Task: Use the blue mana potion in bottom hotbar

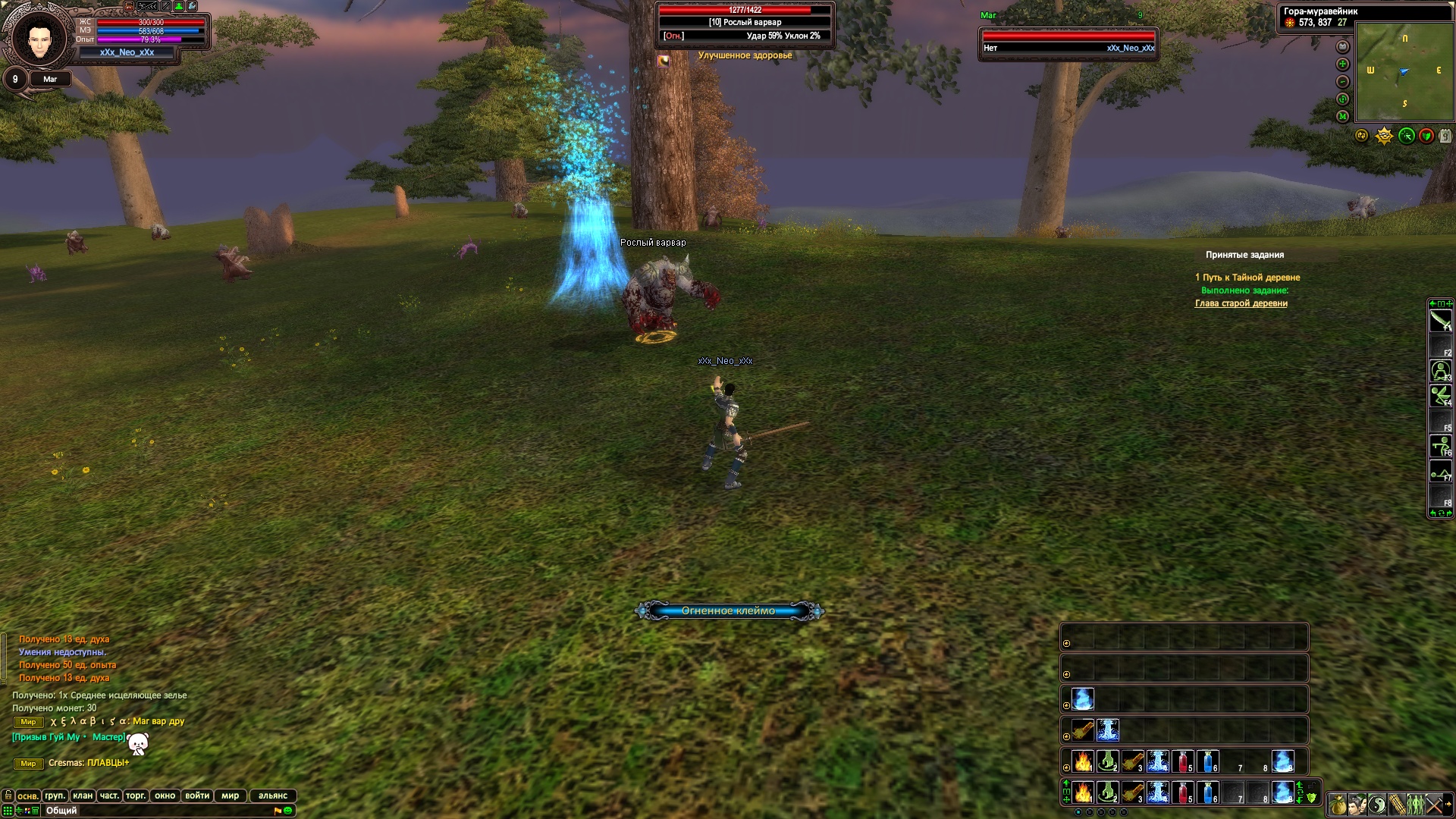Action: tap(1207, 793)
